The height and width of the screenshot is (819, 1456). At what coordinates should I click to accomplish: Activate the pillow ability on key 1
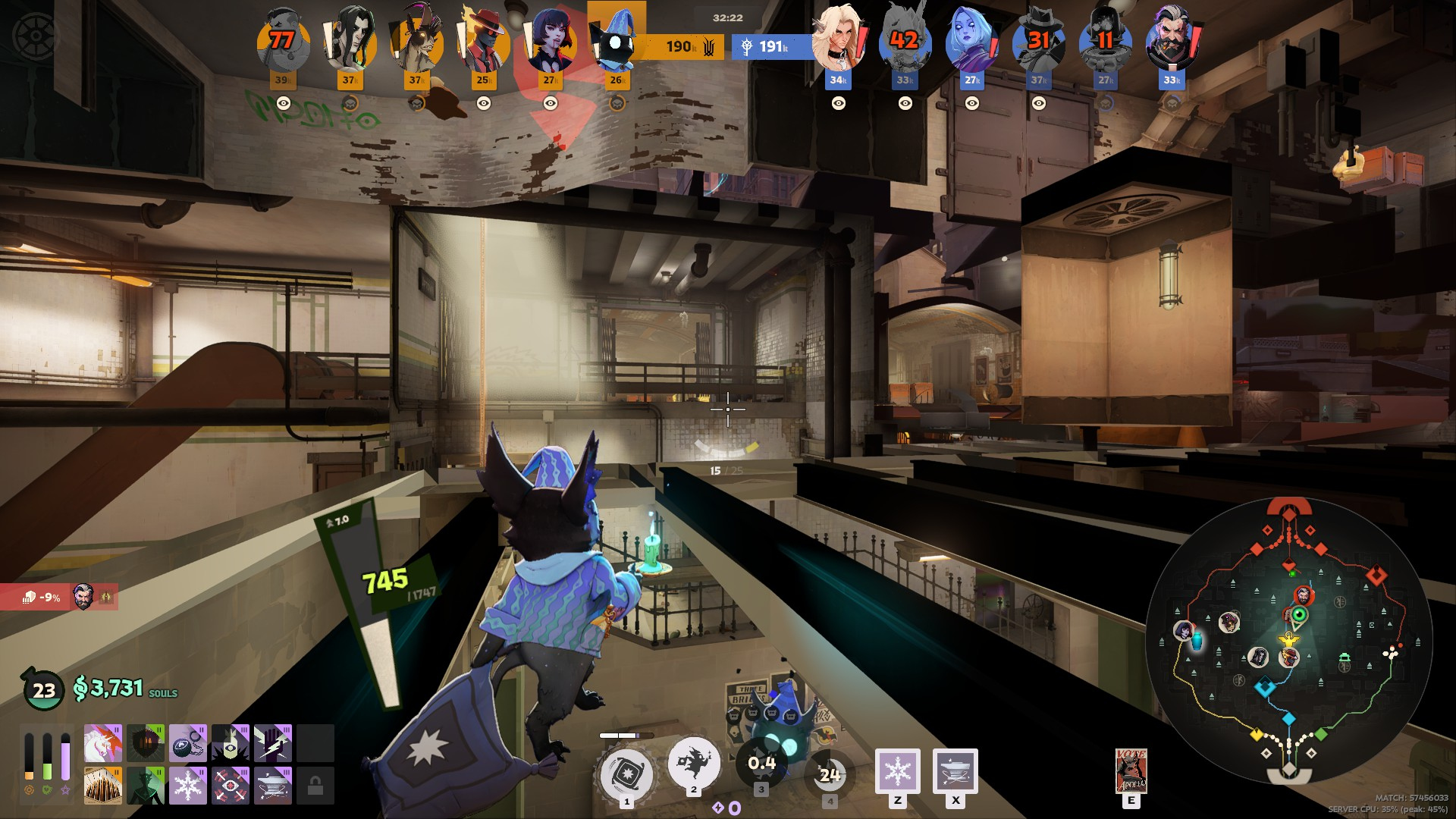[626, 773]
